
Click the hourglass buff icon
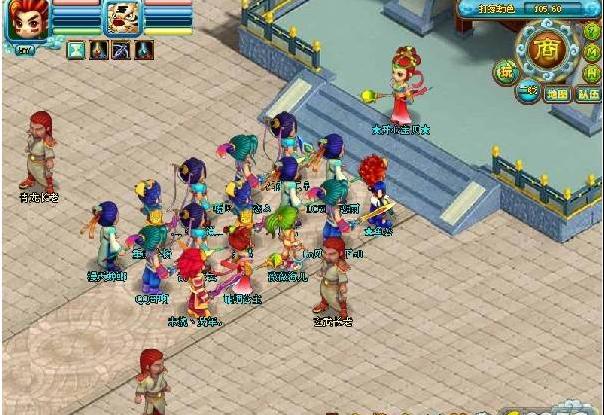pos(77,49)
